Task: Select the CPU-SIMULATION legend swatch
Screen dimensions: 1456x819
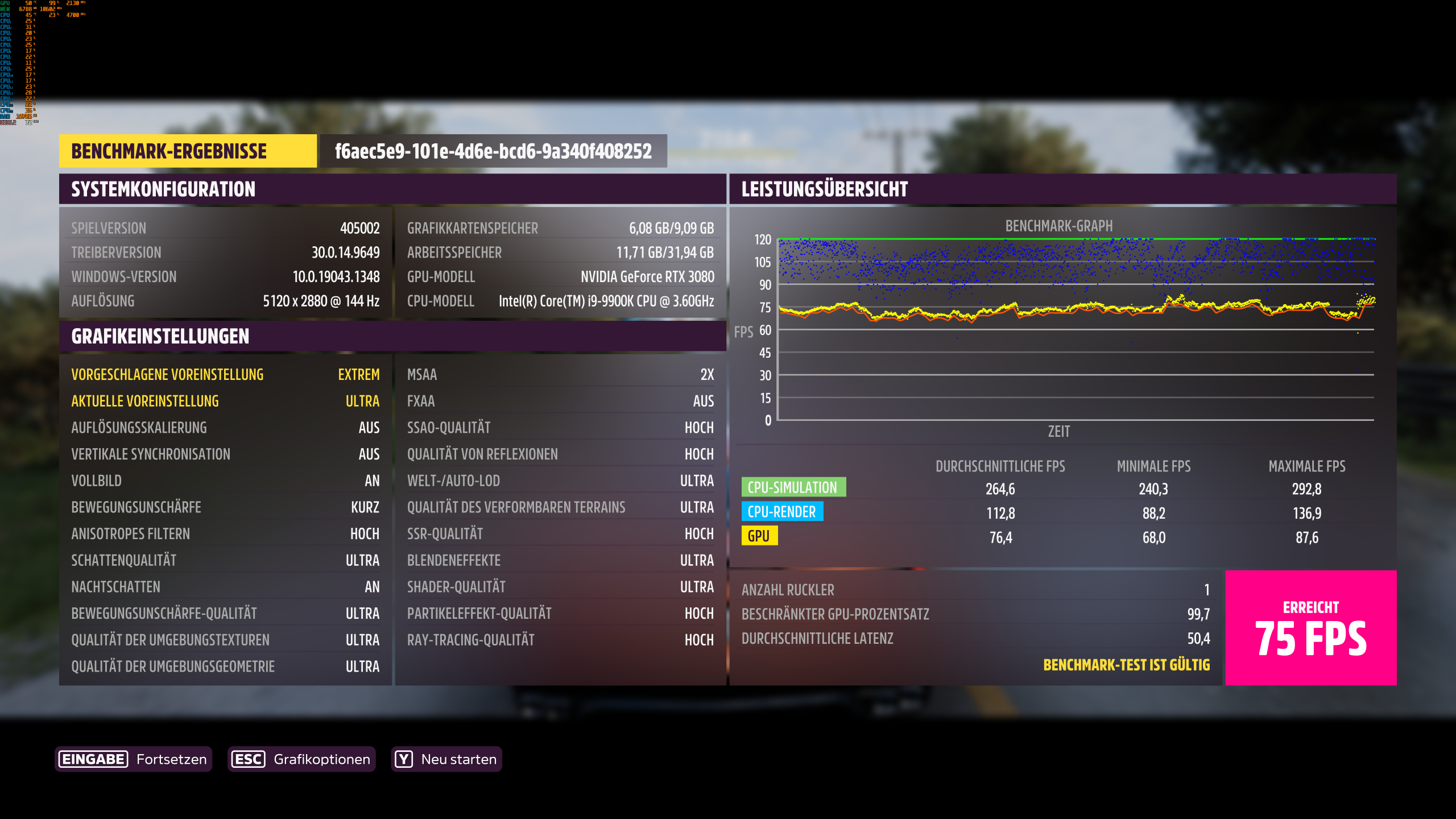Action: click(794, 487)
